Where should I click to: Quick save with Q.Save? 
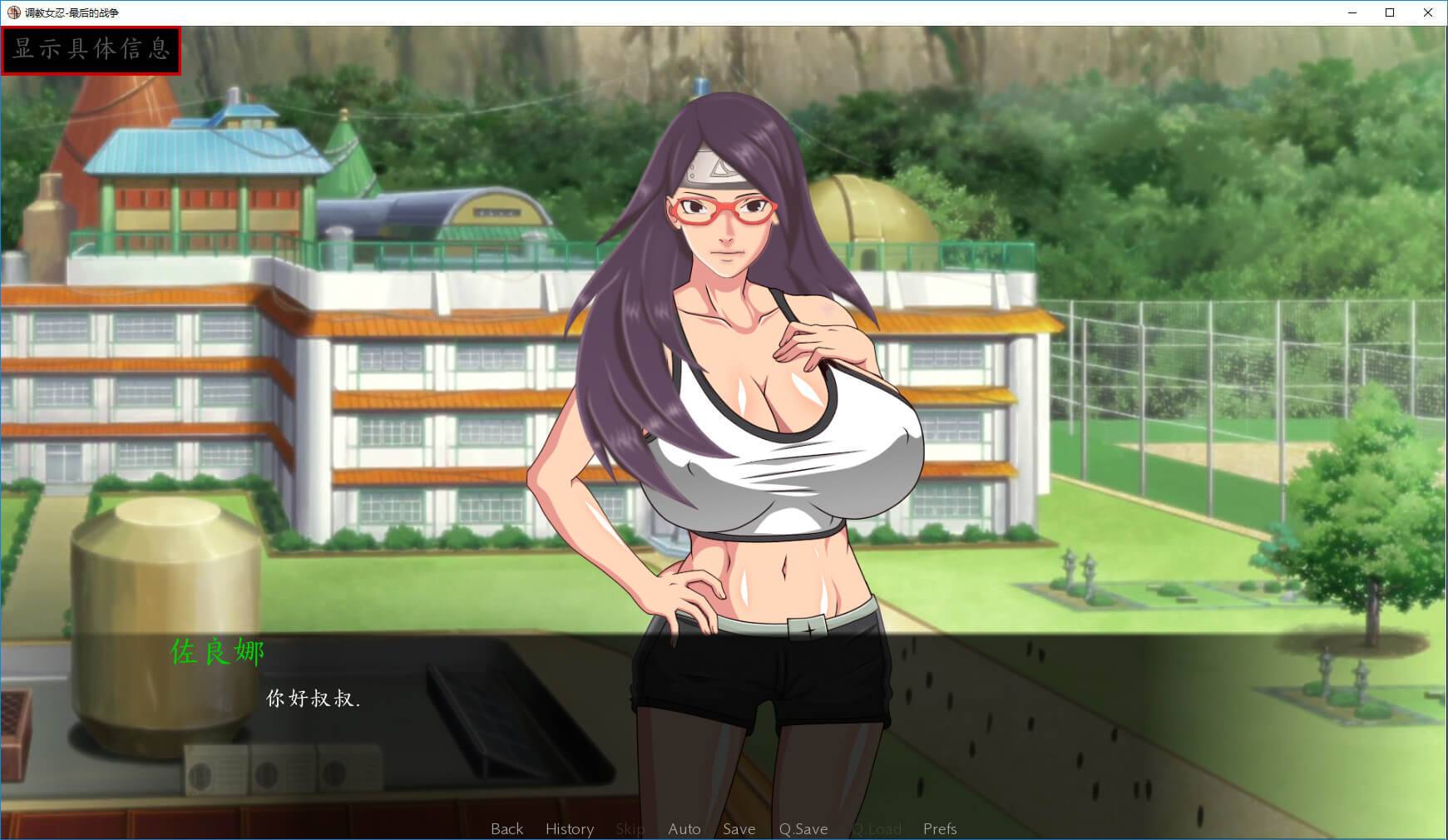pyautogui.click(x=803, y=828)
